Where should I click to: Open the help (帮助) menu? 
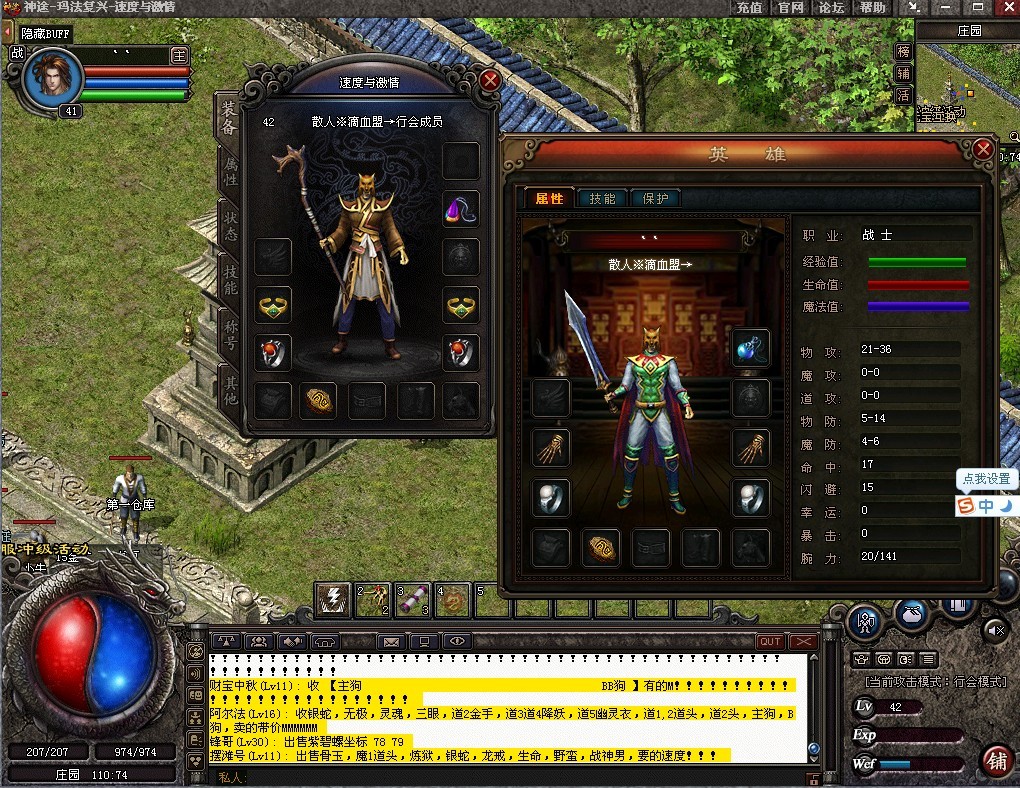point(872,7)
